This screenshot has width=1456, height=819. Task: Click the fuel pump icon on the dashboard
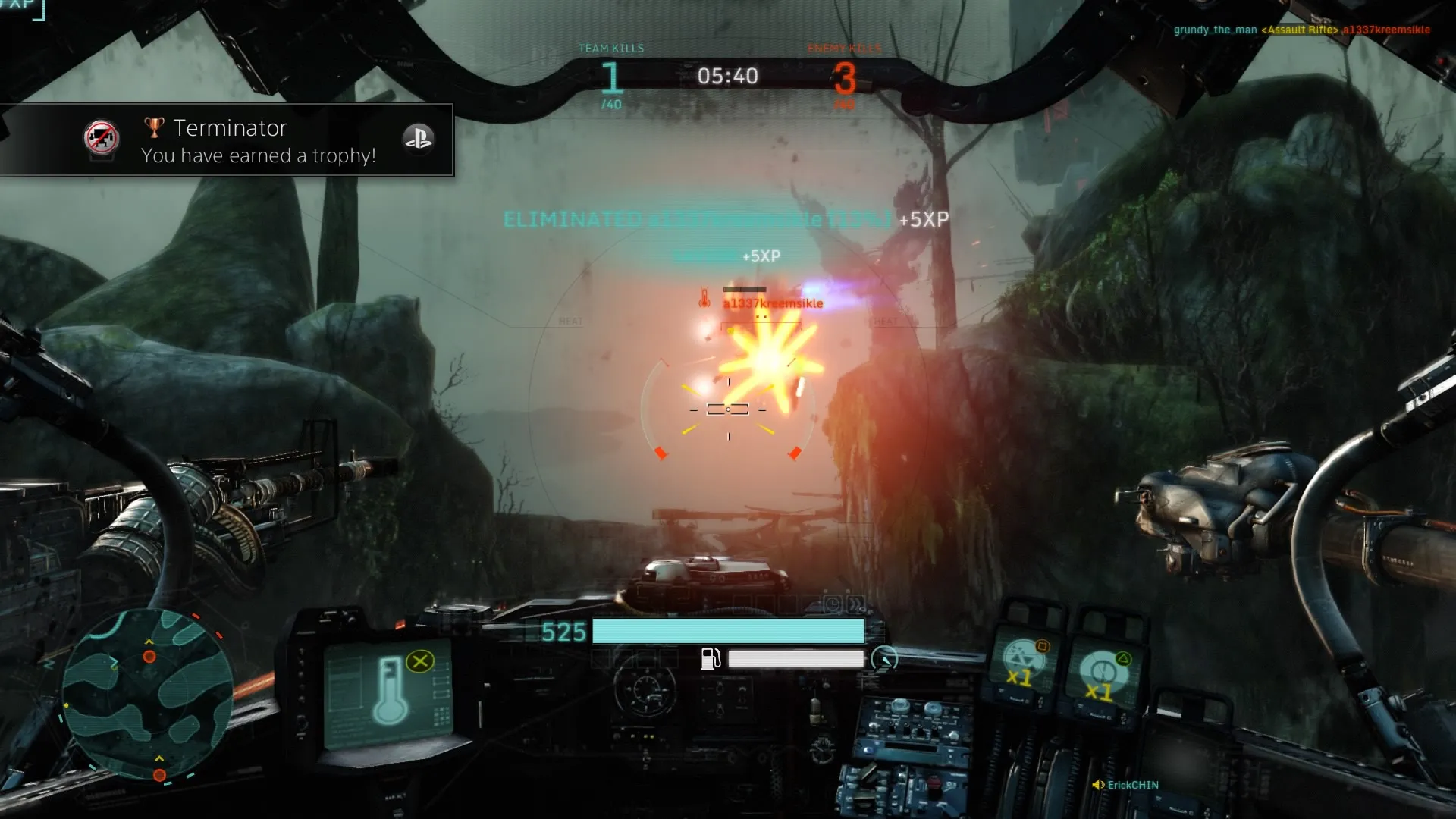(710, 660)
